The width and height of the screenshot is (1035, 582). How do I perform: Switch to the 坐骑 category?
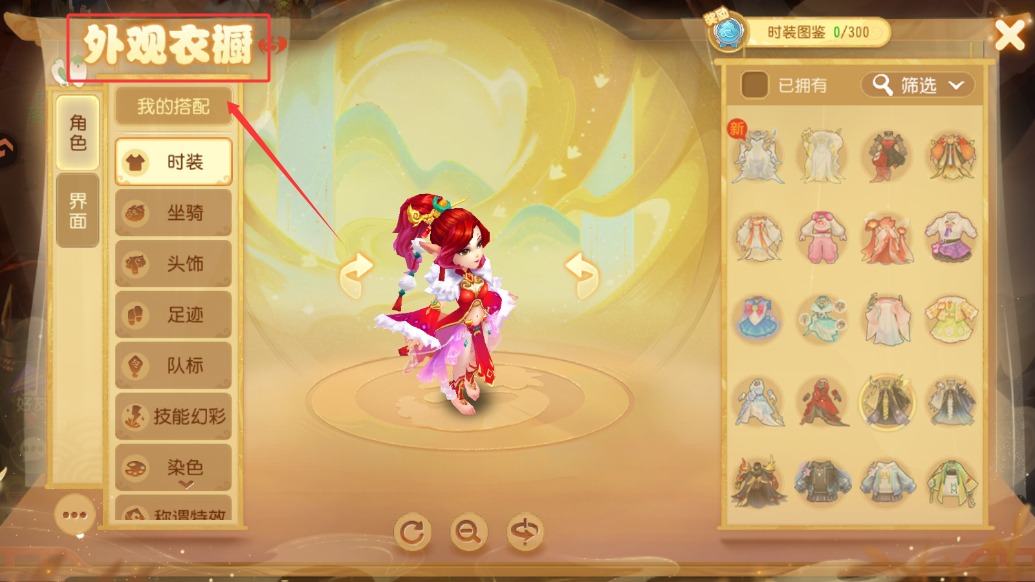pos(173,213)
